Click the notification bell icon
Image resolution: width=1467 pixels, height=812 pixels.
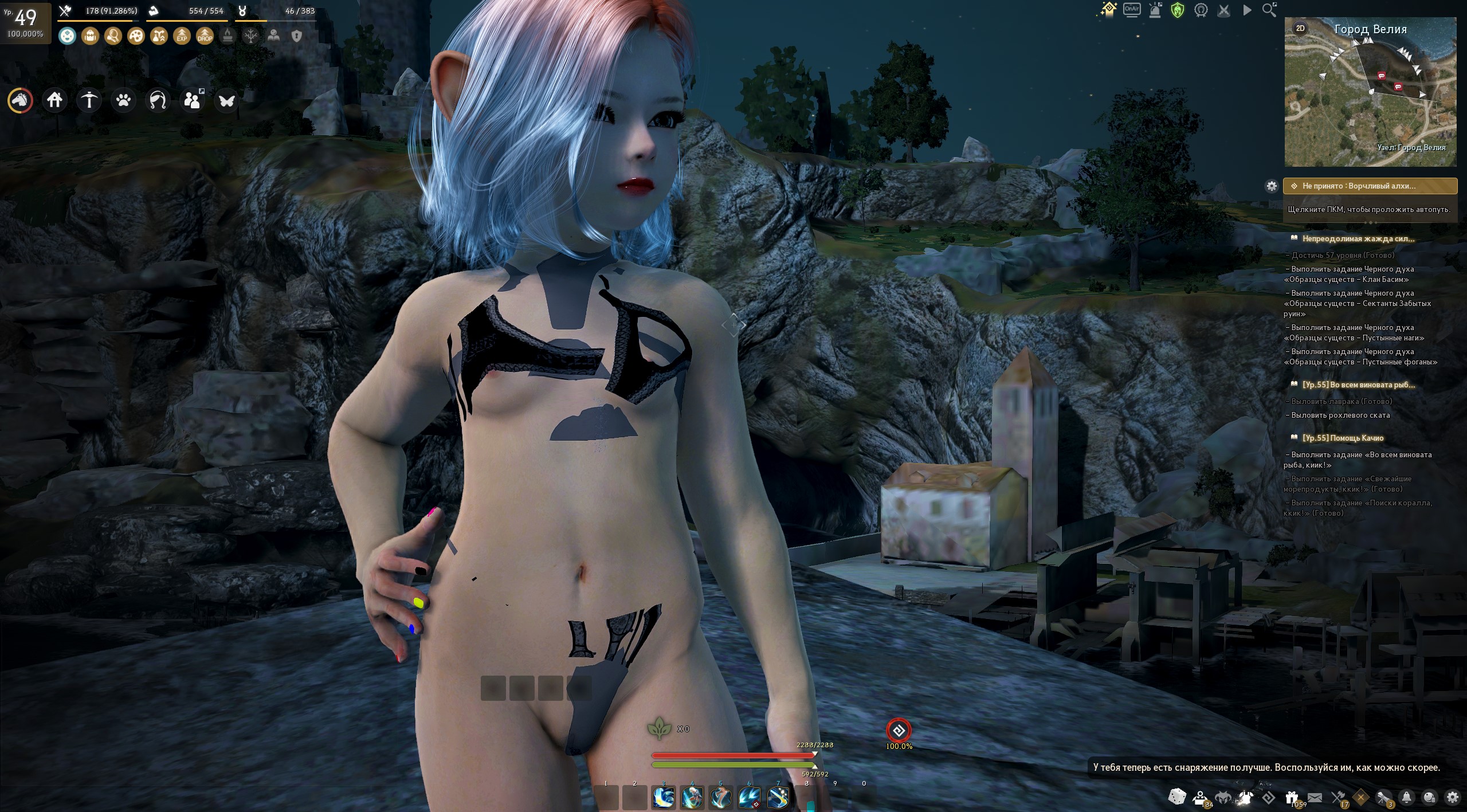[1406, 798]
